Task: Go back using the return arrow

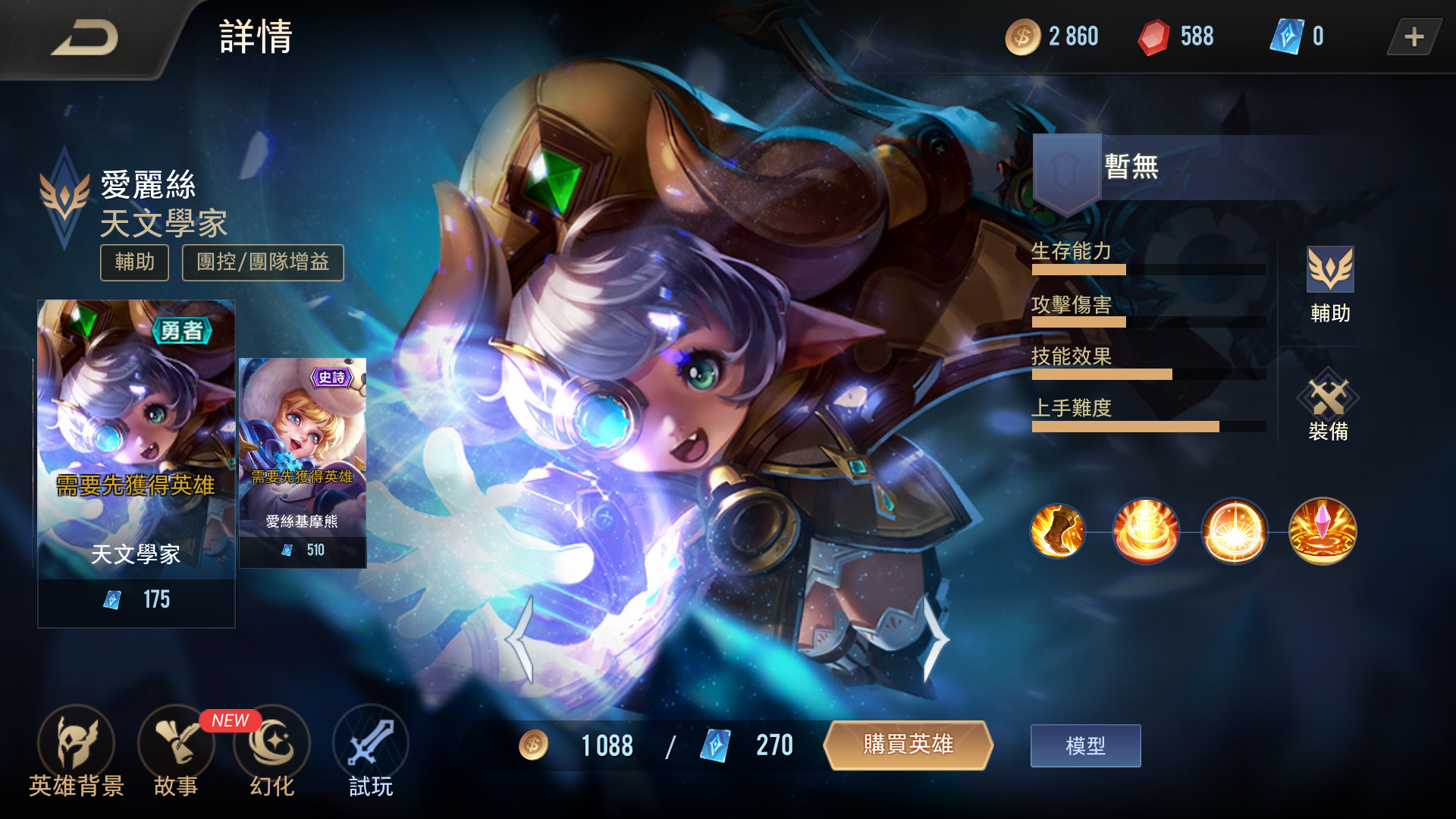Action: 85,38
